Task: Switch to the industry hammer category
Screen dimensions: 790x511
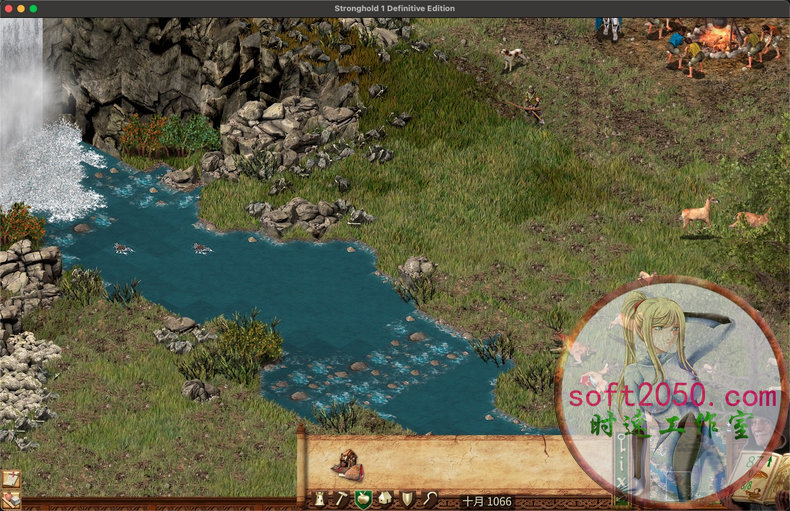Action: pyautogui.click(x=341, y=498)
